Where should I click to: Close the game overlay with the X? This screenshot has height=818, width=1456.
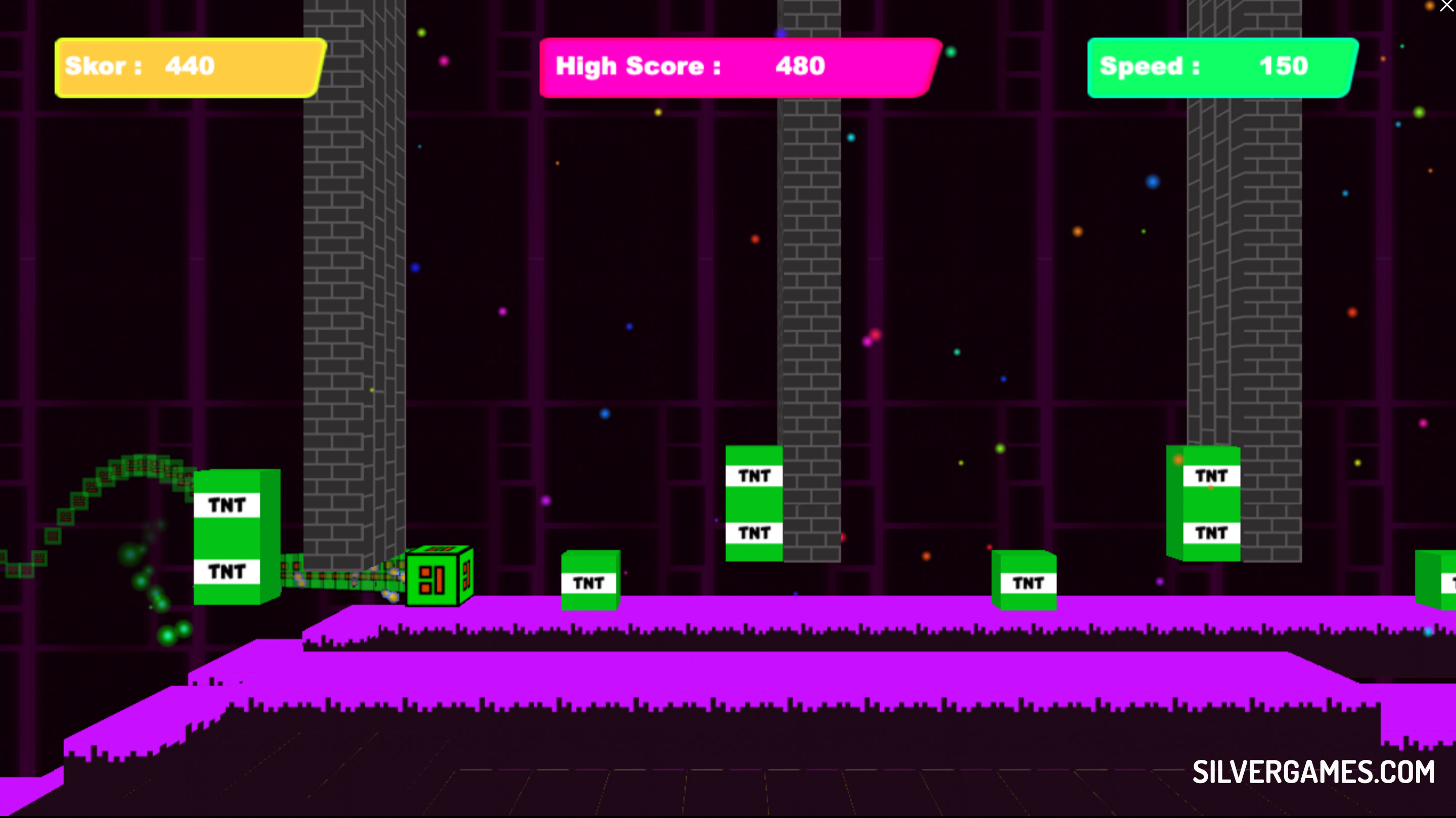click(x=1446, y=6)
